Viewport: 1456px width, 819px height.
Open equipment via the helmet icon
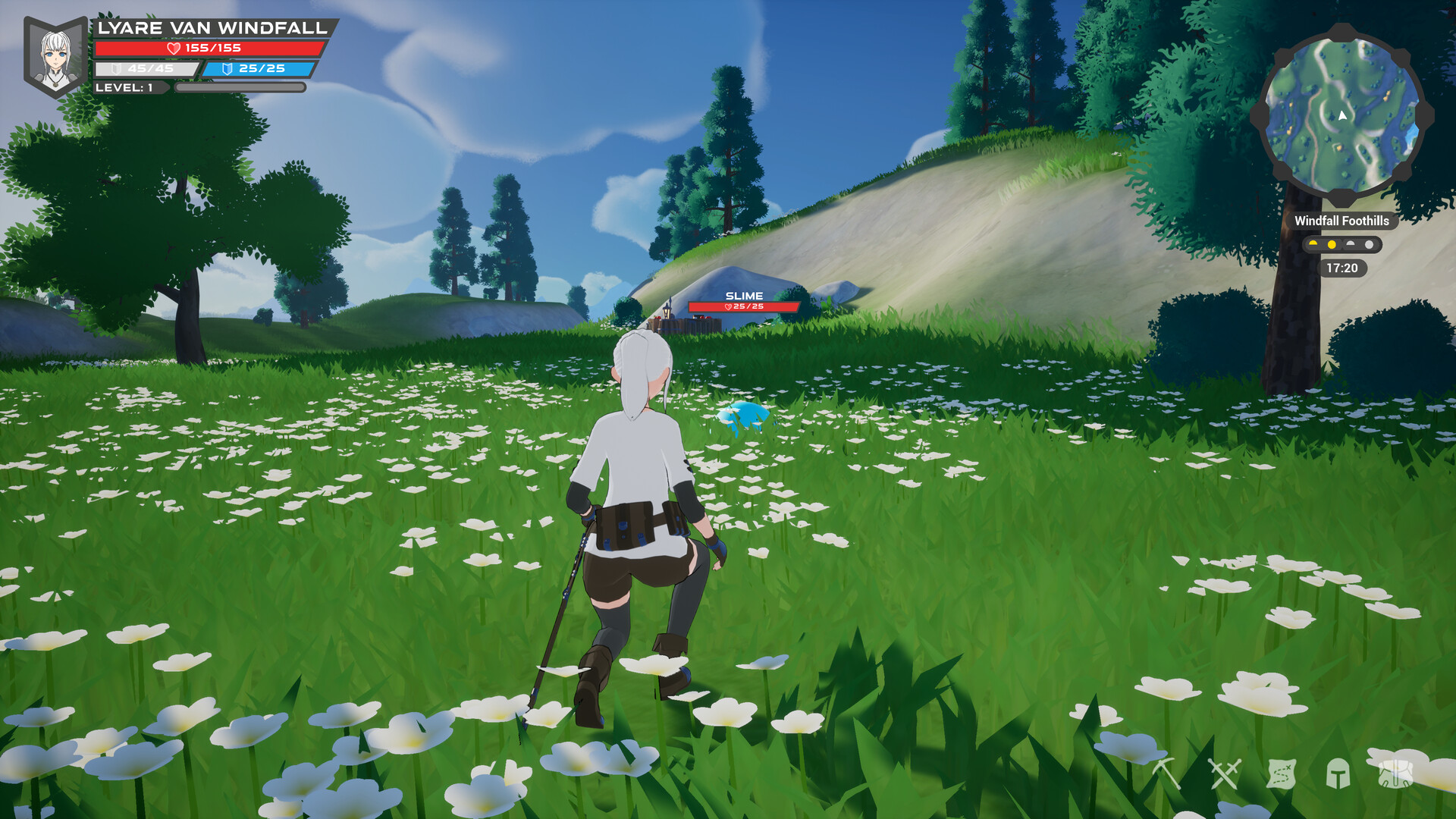pyautogui.click(x=1339, y=773)
